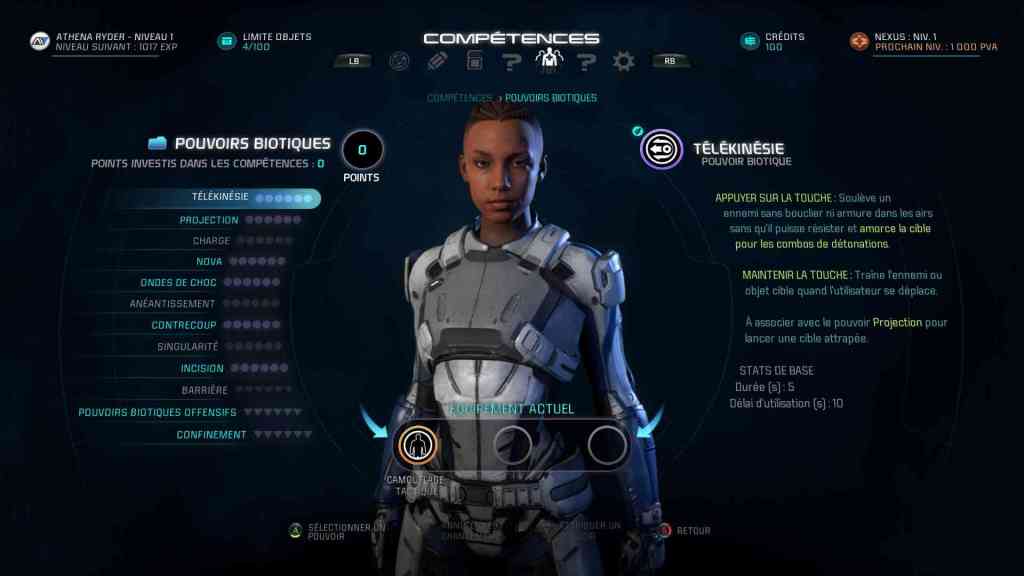Screen dimensions: 1024x576
Task: Select the equipped Camouflage Tactique slot
Action: coord(414,445)
